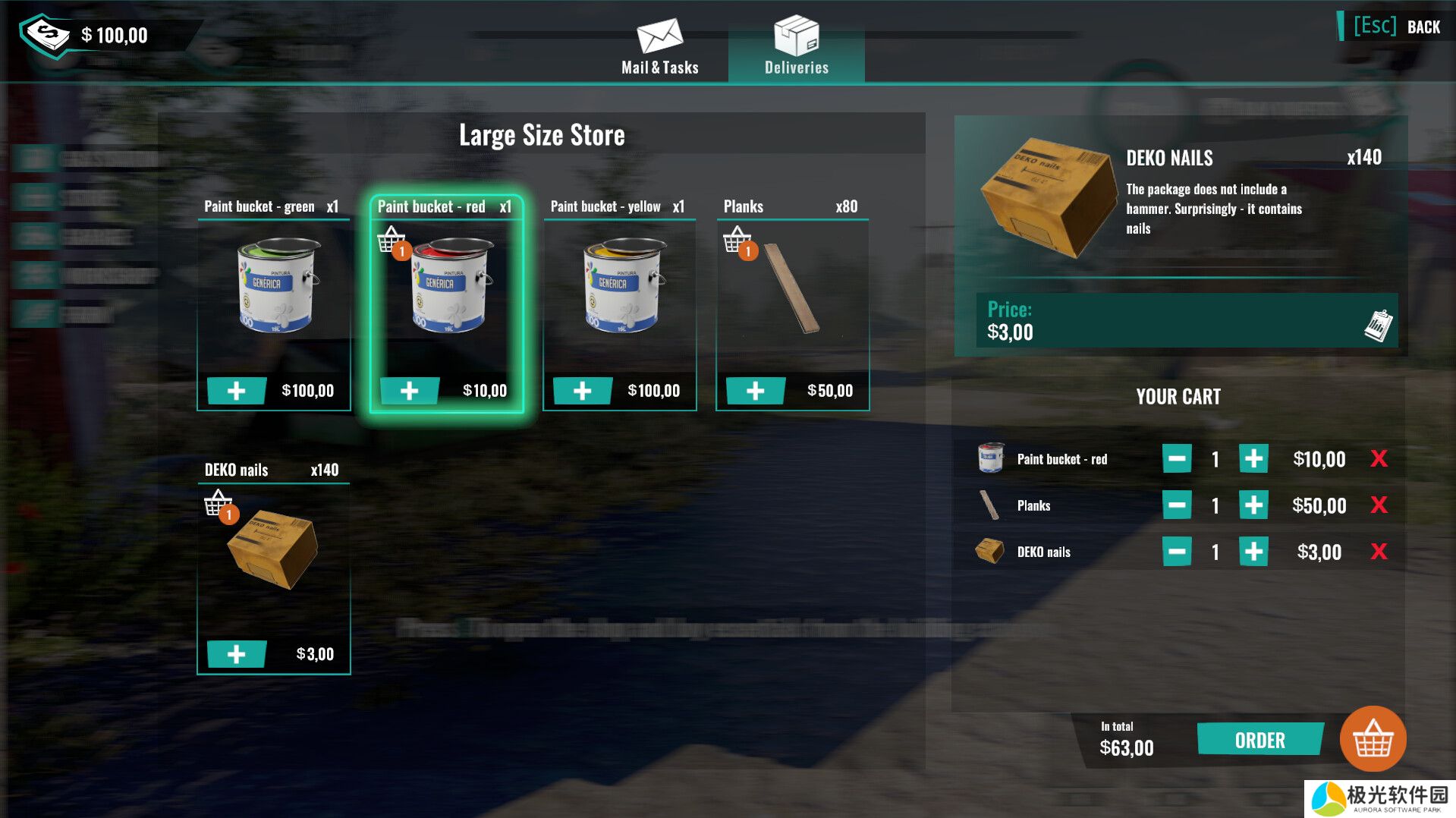
Task: Increase DEKO nails quantity in cart
Action: point(1253,552)
